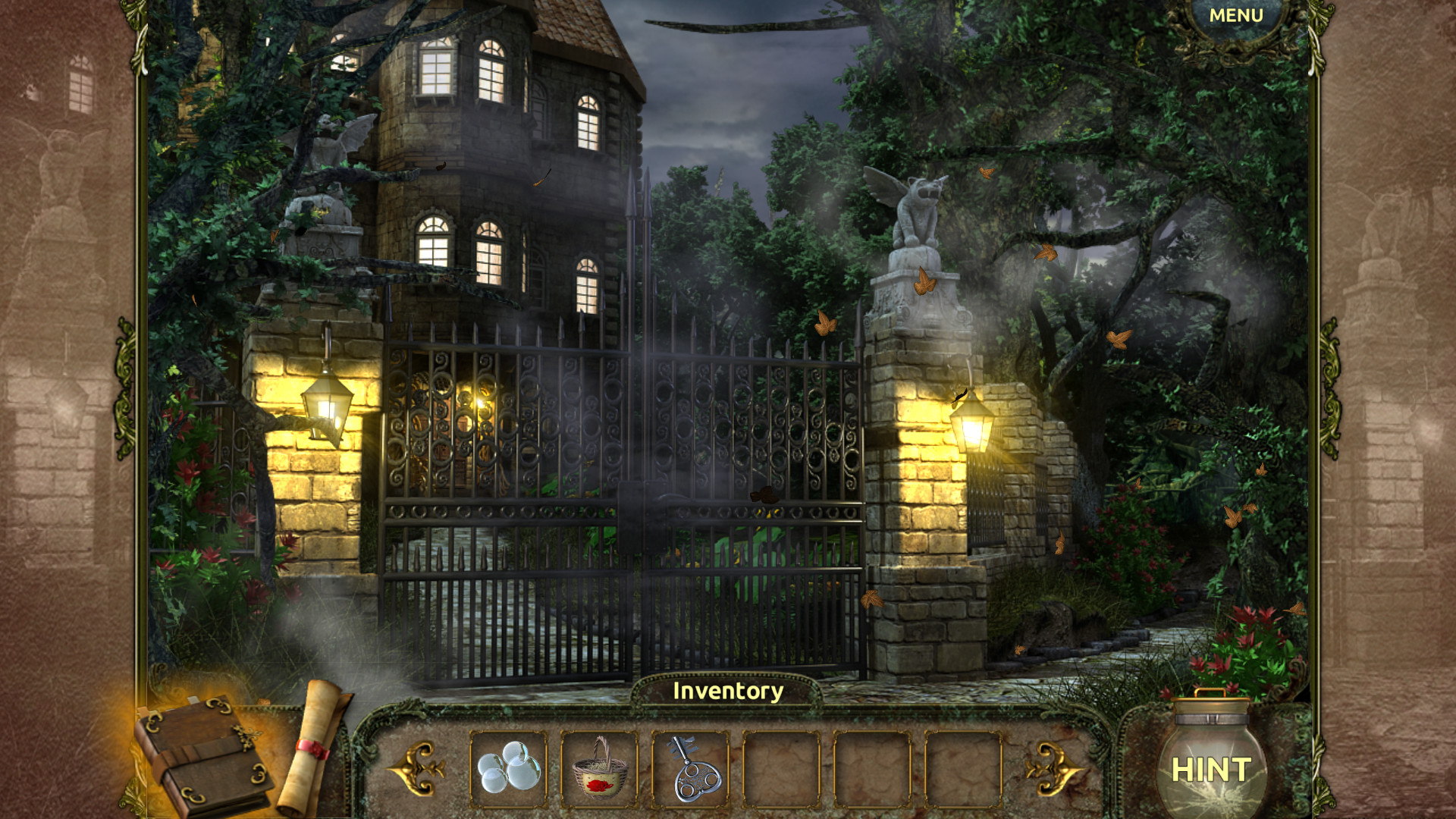Click the Inventory banner label
Image resolution: width=1456 pixels, height=819 pixels.
point(726,692)
